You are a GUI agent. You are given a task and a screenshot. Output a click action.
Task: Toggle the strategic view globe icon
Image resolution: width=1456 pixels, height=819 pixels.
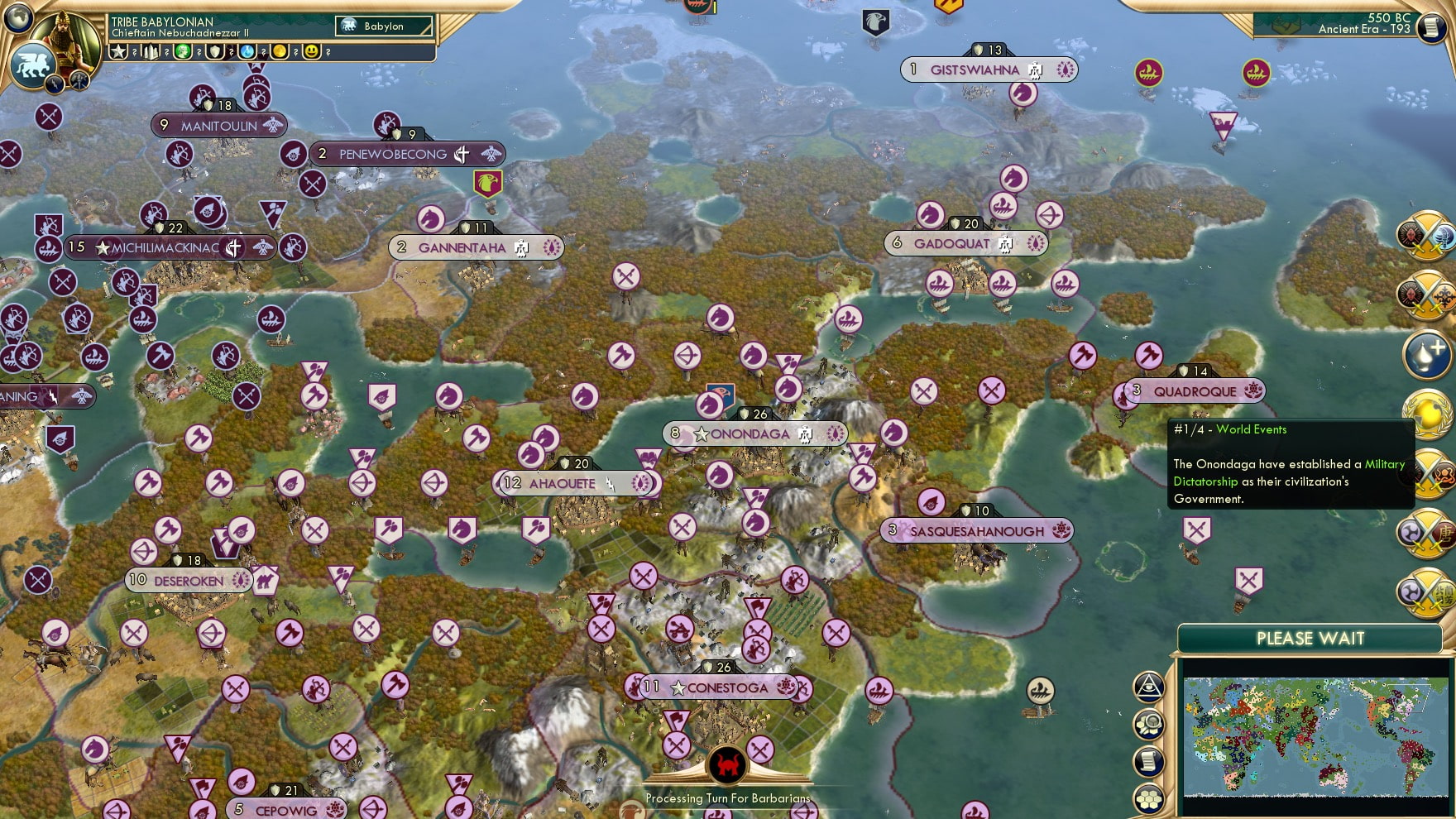point(18,19)
